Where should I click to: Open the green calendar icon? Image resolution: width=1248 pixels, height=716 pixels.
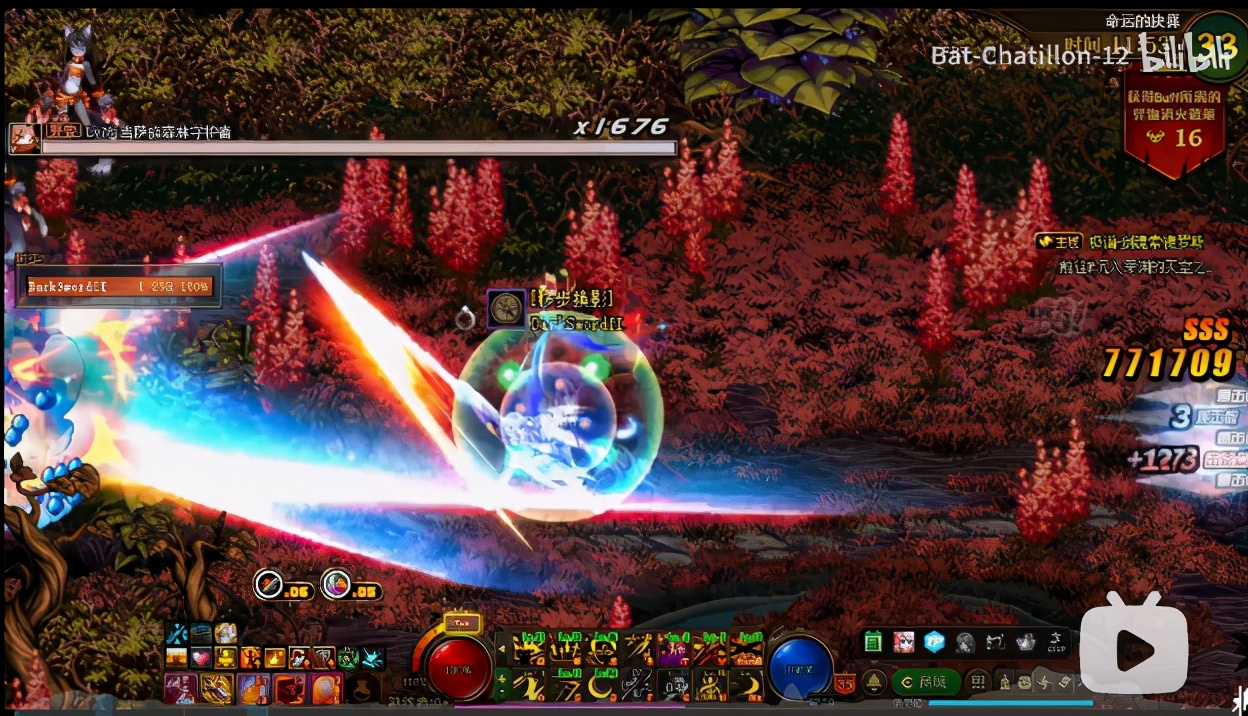873,642
